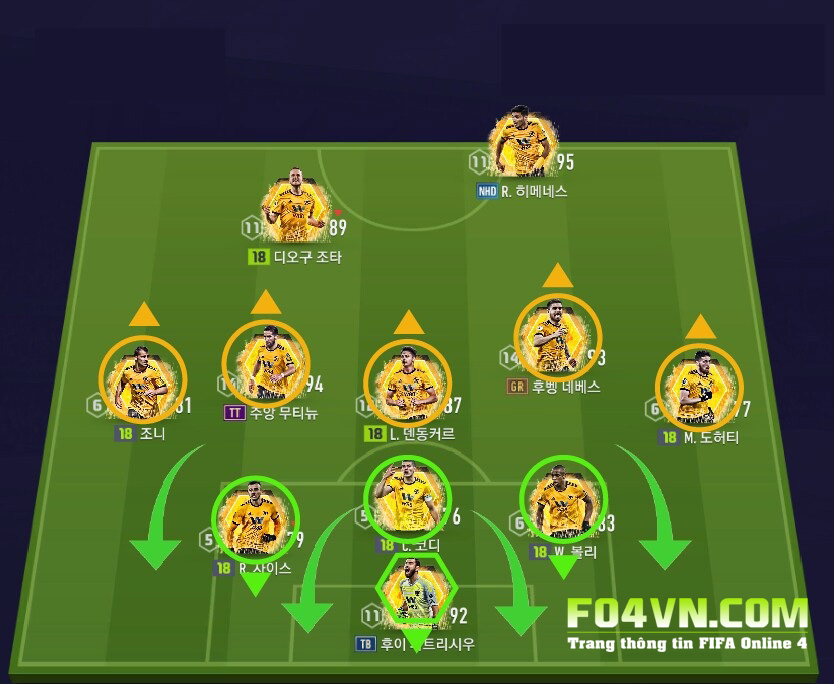Select center-back C. 코디
Image resolution: width=834 pixels, height=684 pixels.
tap(405, 497)
